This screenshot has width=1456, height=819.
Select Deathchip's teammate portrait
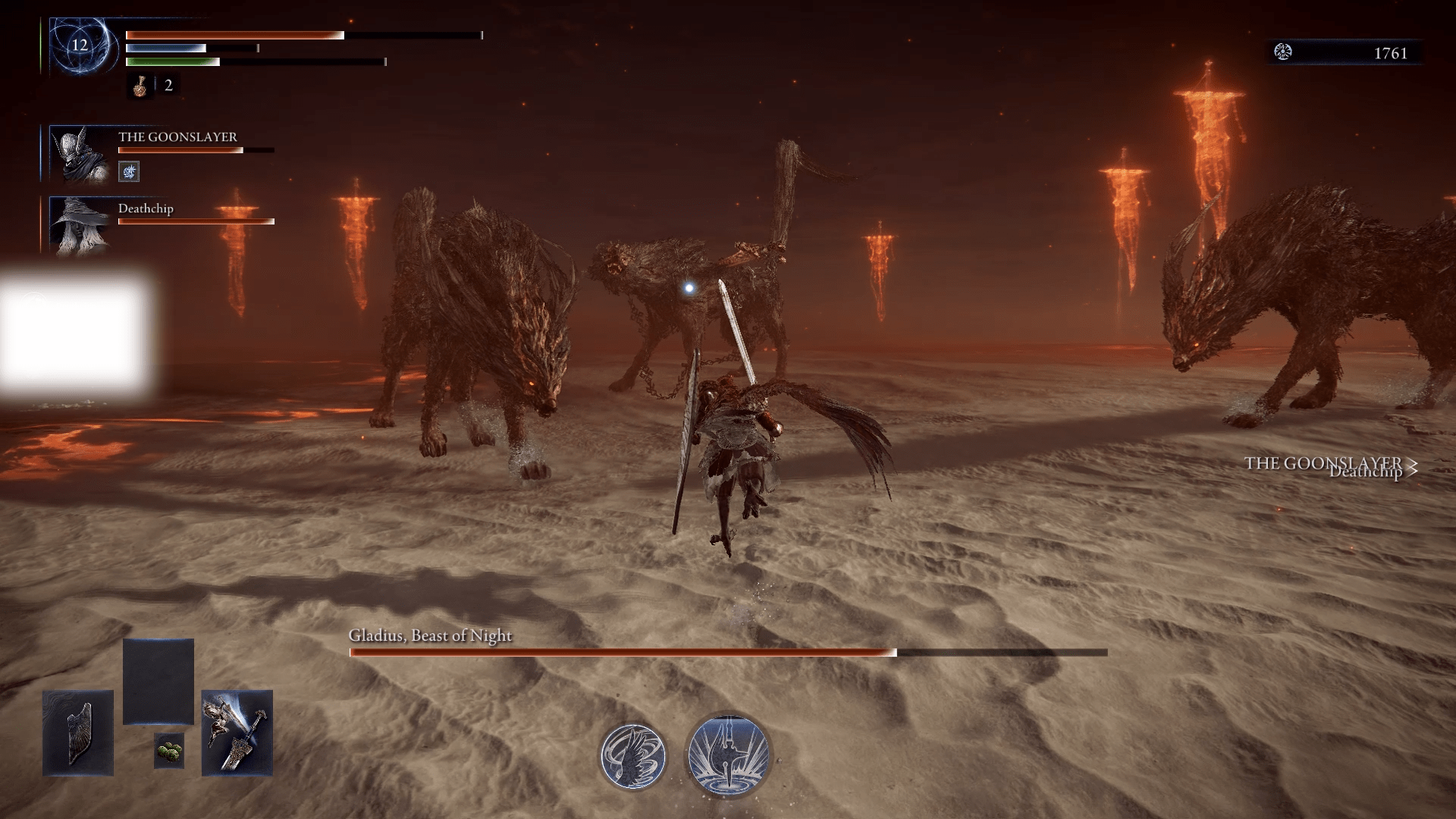click(x=79, y=225)
